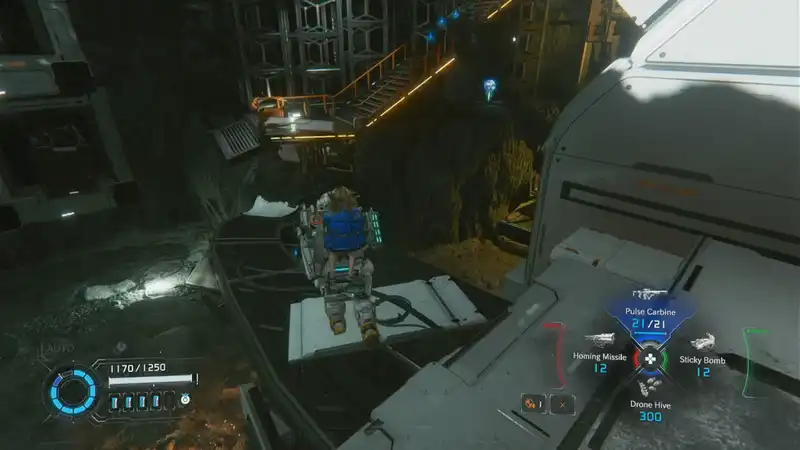The width and height of the screenshot is (800, 450).
Task: Click the weapon wheel center hub
Action: click(650, 358)
